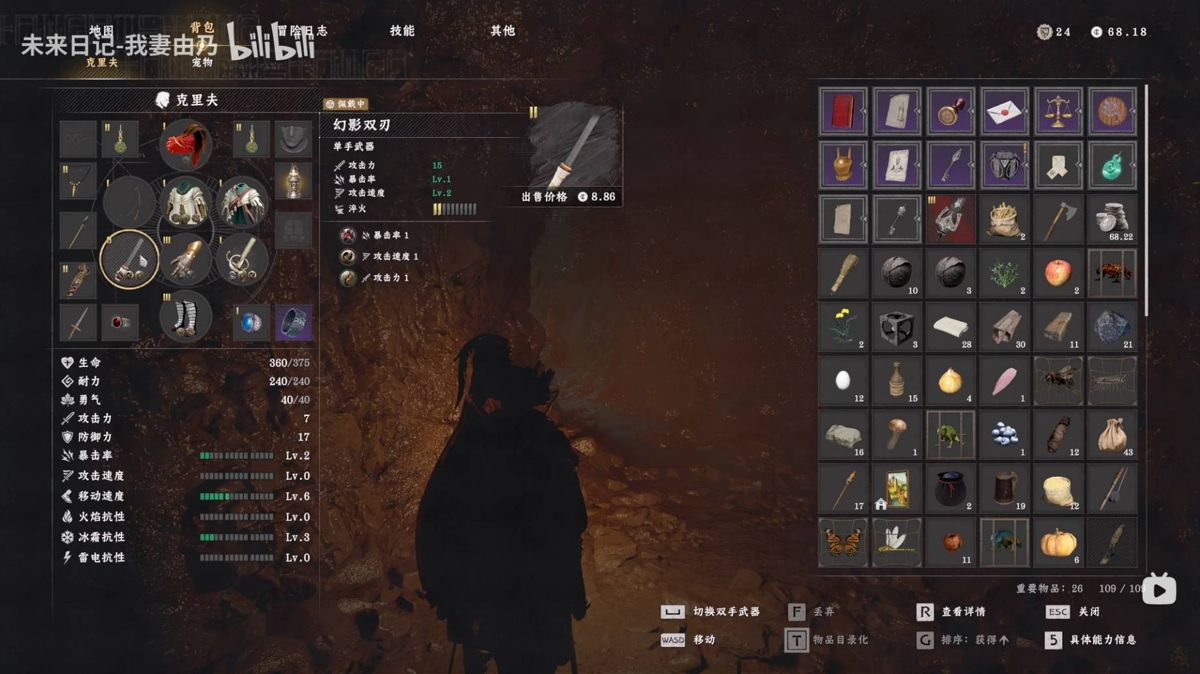Select the white egg stack
1200x674 pixels.
pyautogui.click(x=843, y=380)
